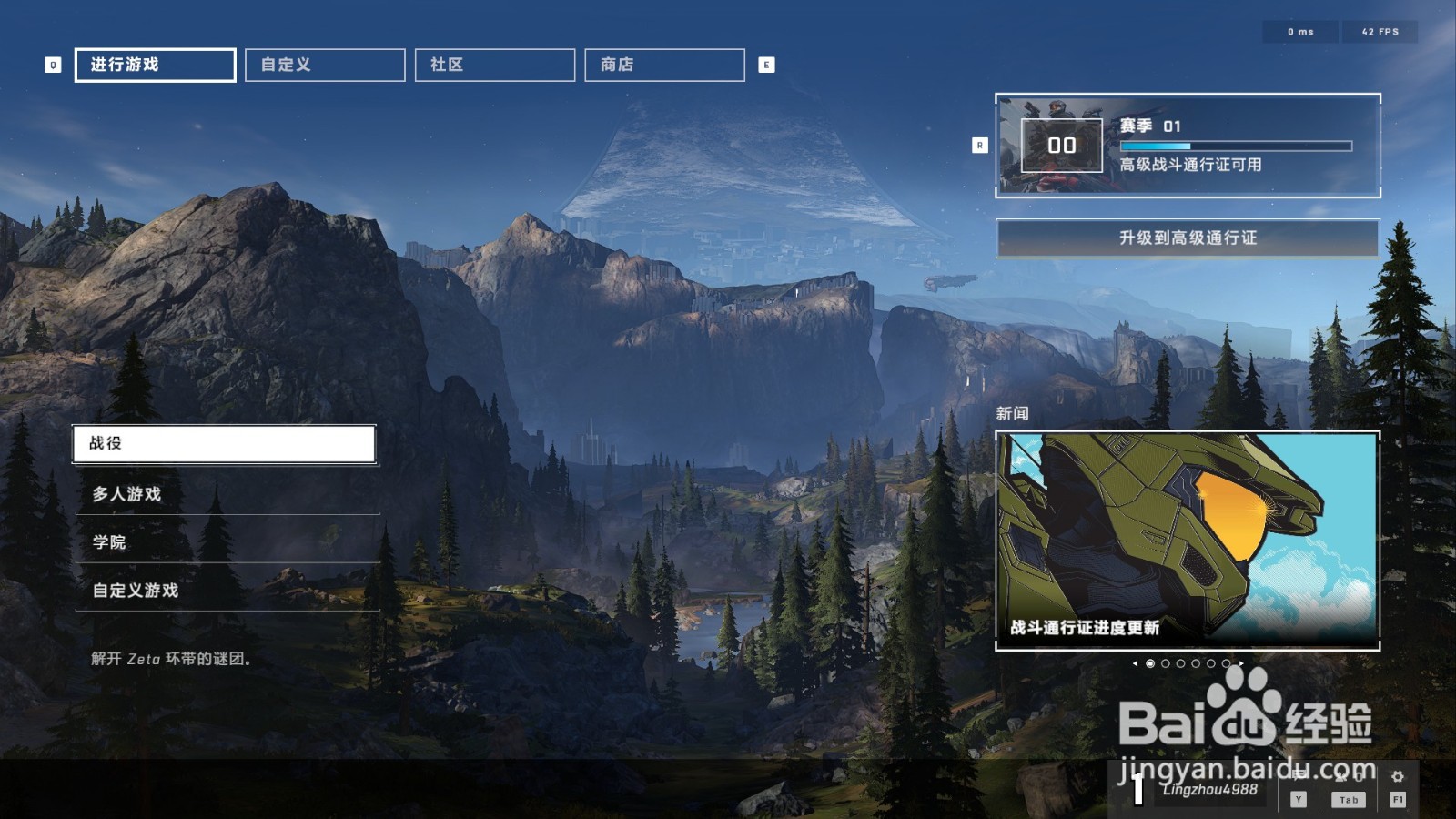Viewport: 1456px width, 819px height.
Task: Show the next news item with right arrow
Action: tap(1241, 663)
